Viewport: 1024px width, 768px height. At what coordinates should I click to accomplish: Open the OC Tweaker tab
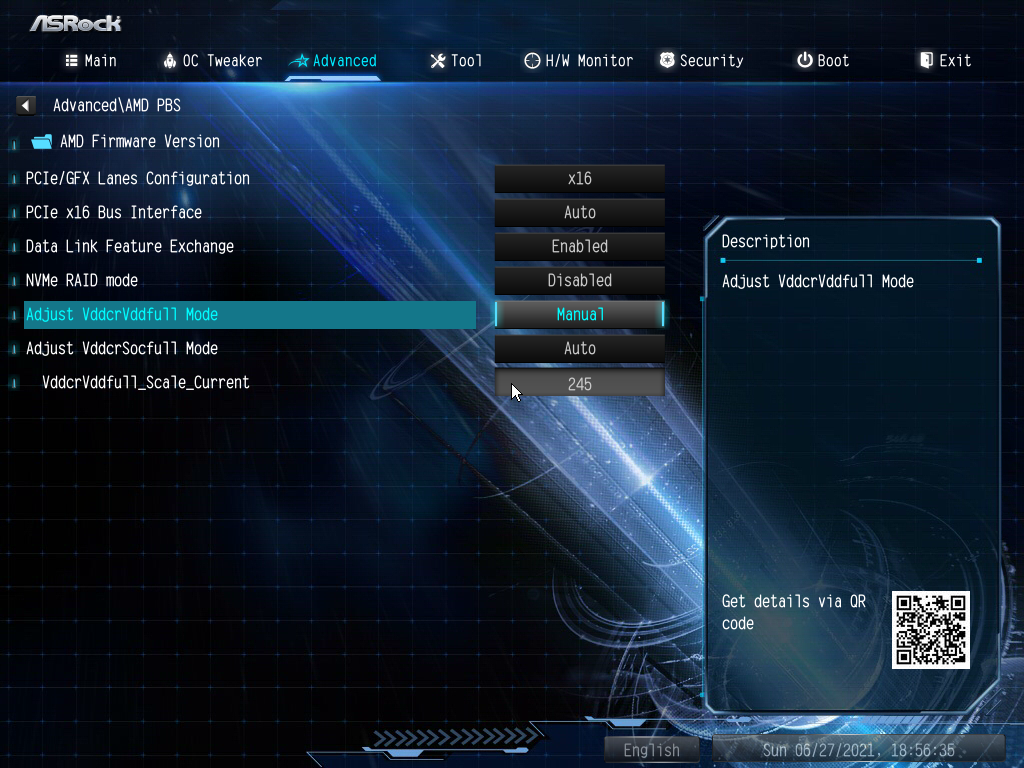coord(212,61)
